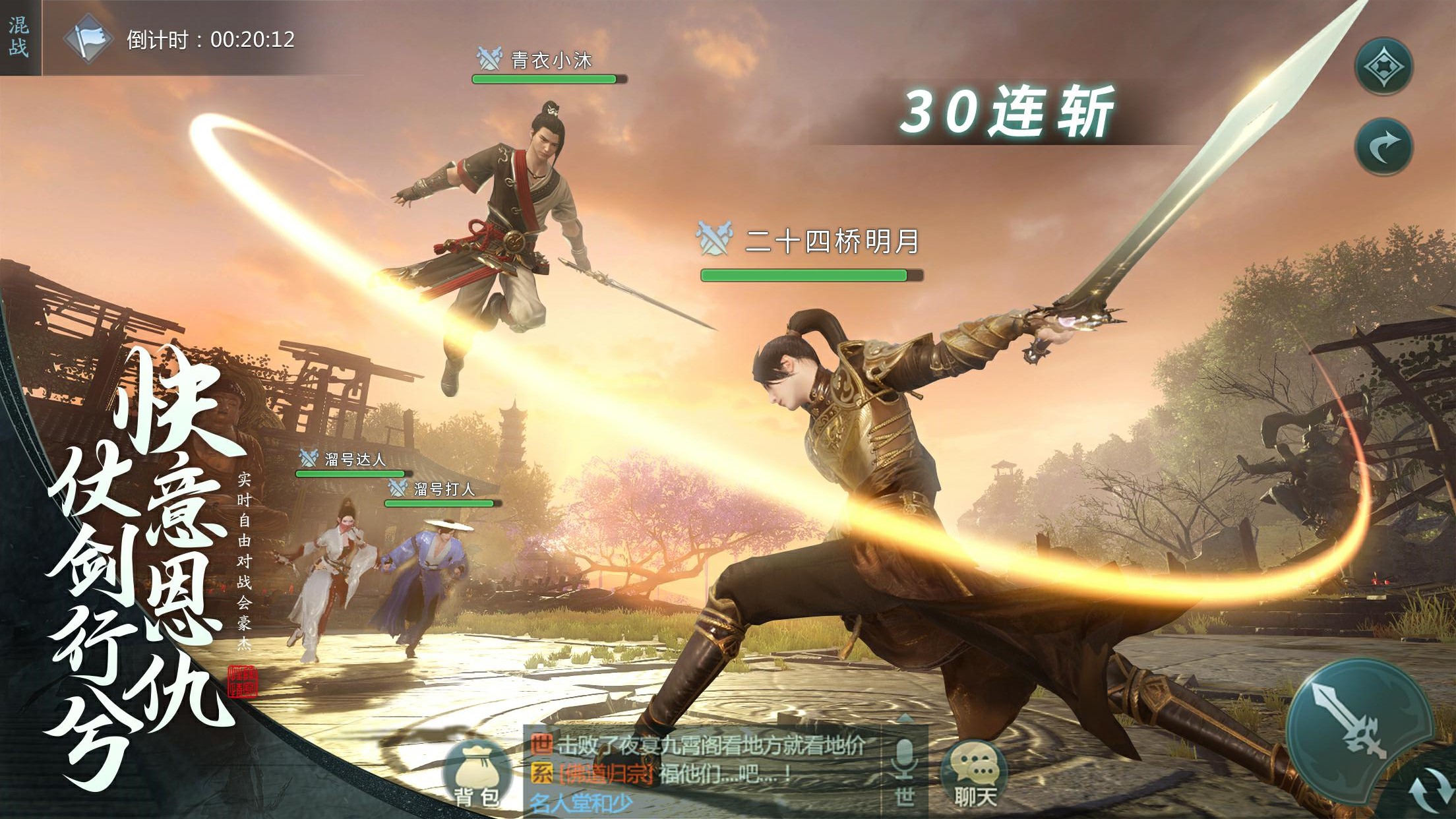Tap the circular arrows swap button
1456x819 pixels.
click(1431, 790)
